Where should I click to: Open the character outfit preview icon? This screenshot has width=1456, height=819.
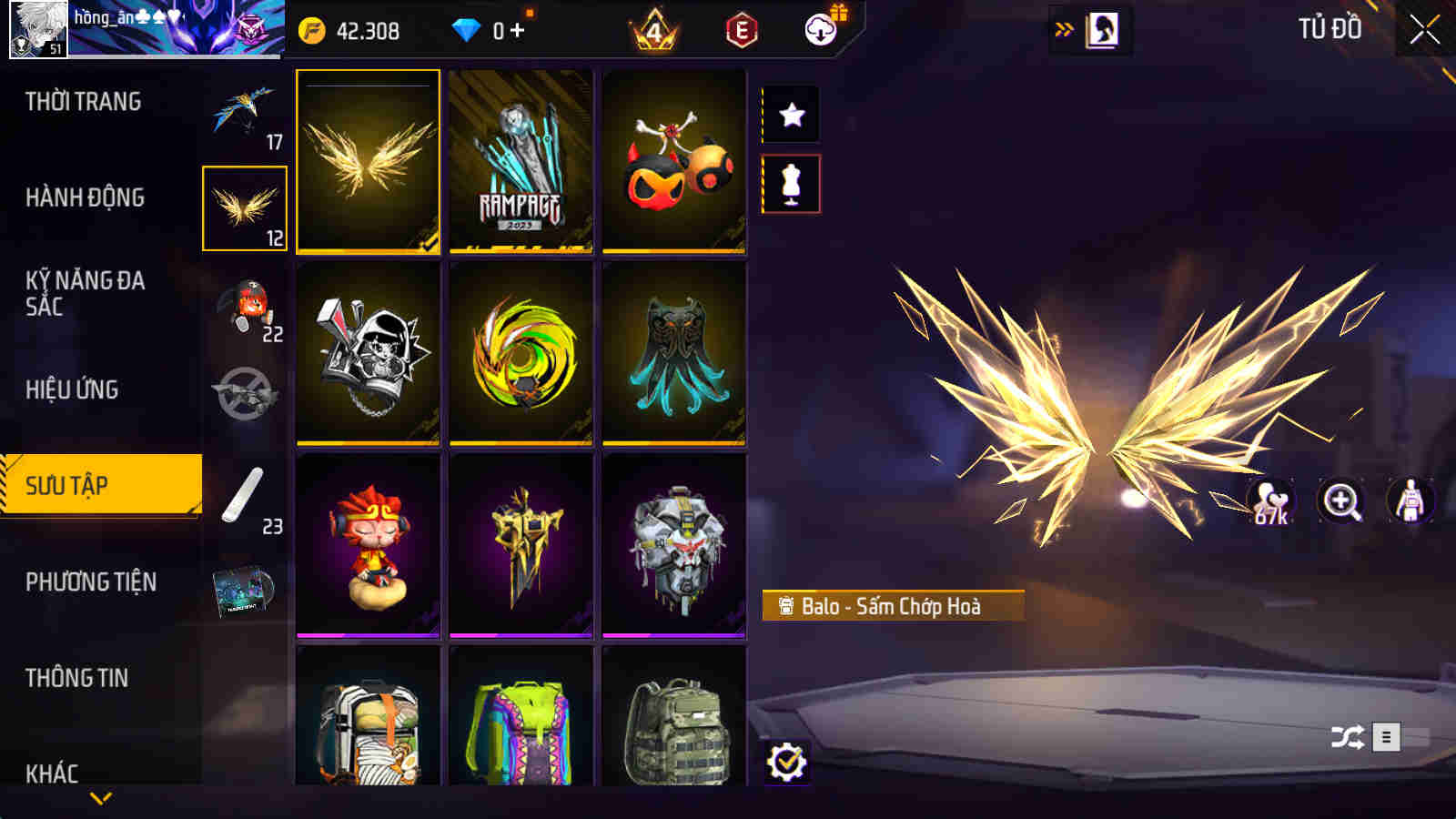[x=1409, y=501]
